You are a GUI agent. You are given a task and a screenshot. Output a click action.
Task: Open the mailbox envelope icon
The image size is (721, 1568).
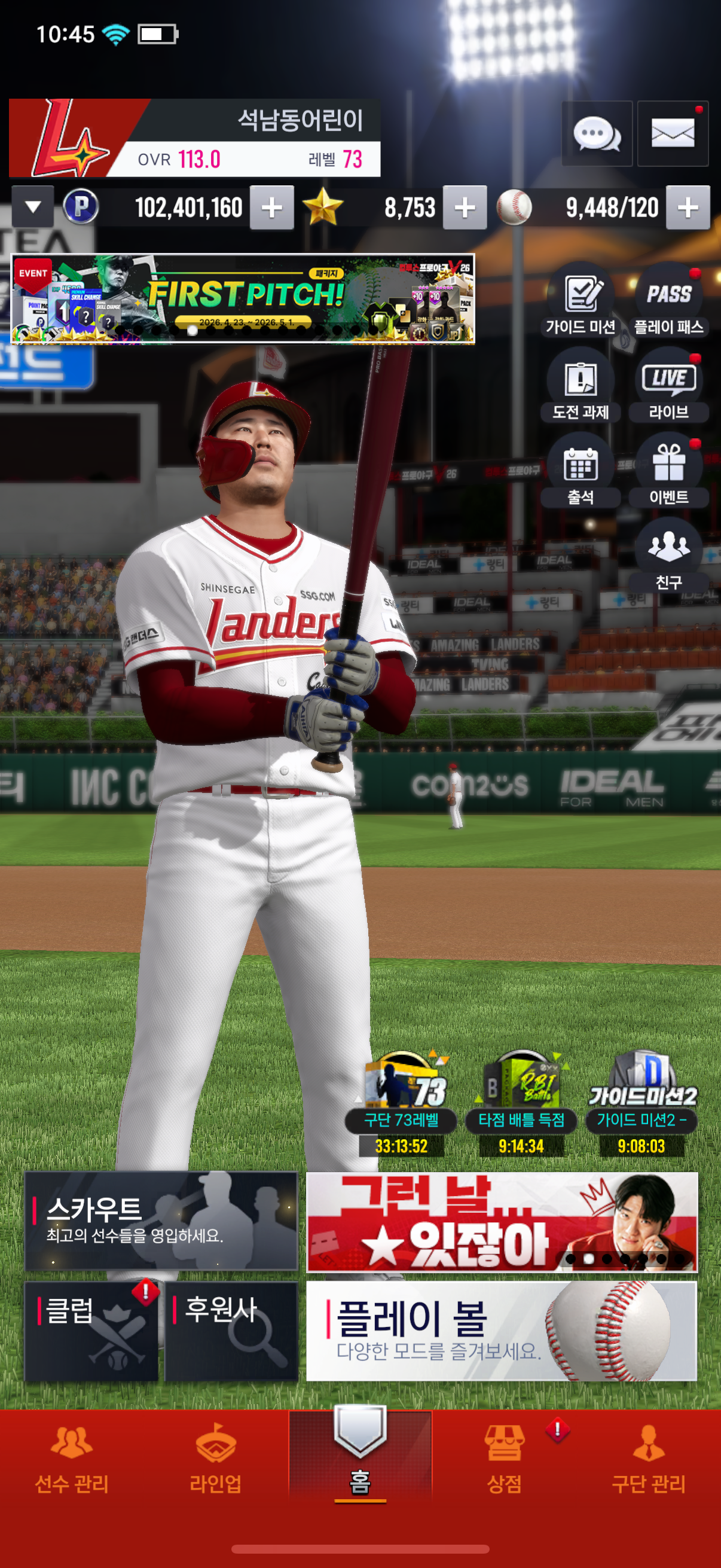[x=673, y=133]
